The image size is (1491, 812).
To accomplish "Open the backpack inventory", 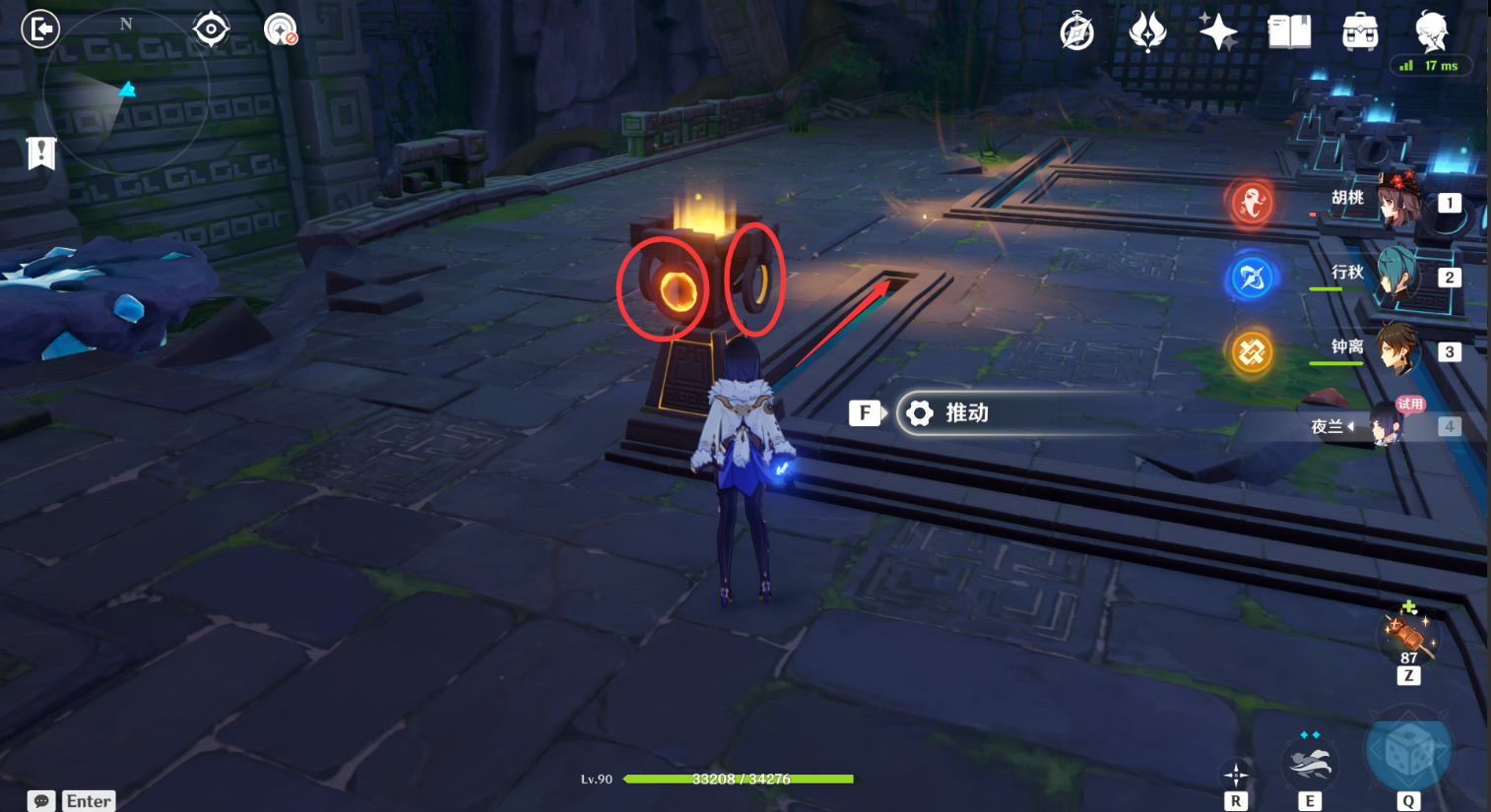I will (1360, 32).
